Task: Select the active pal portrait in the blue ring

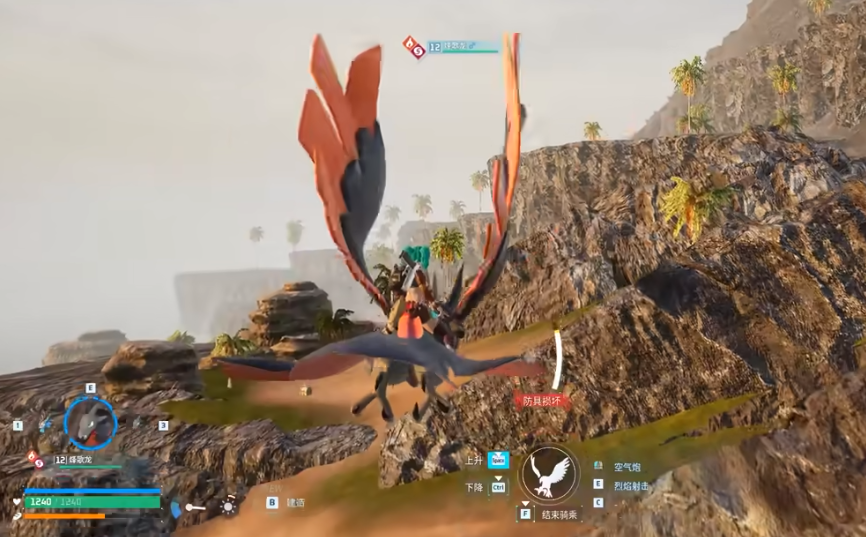Action: (90, 422)
